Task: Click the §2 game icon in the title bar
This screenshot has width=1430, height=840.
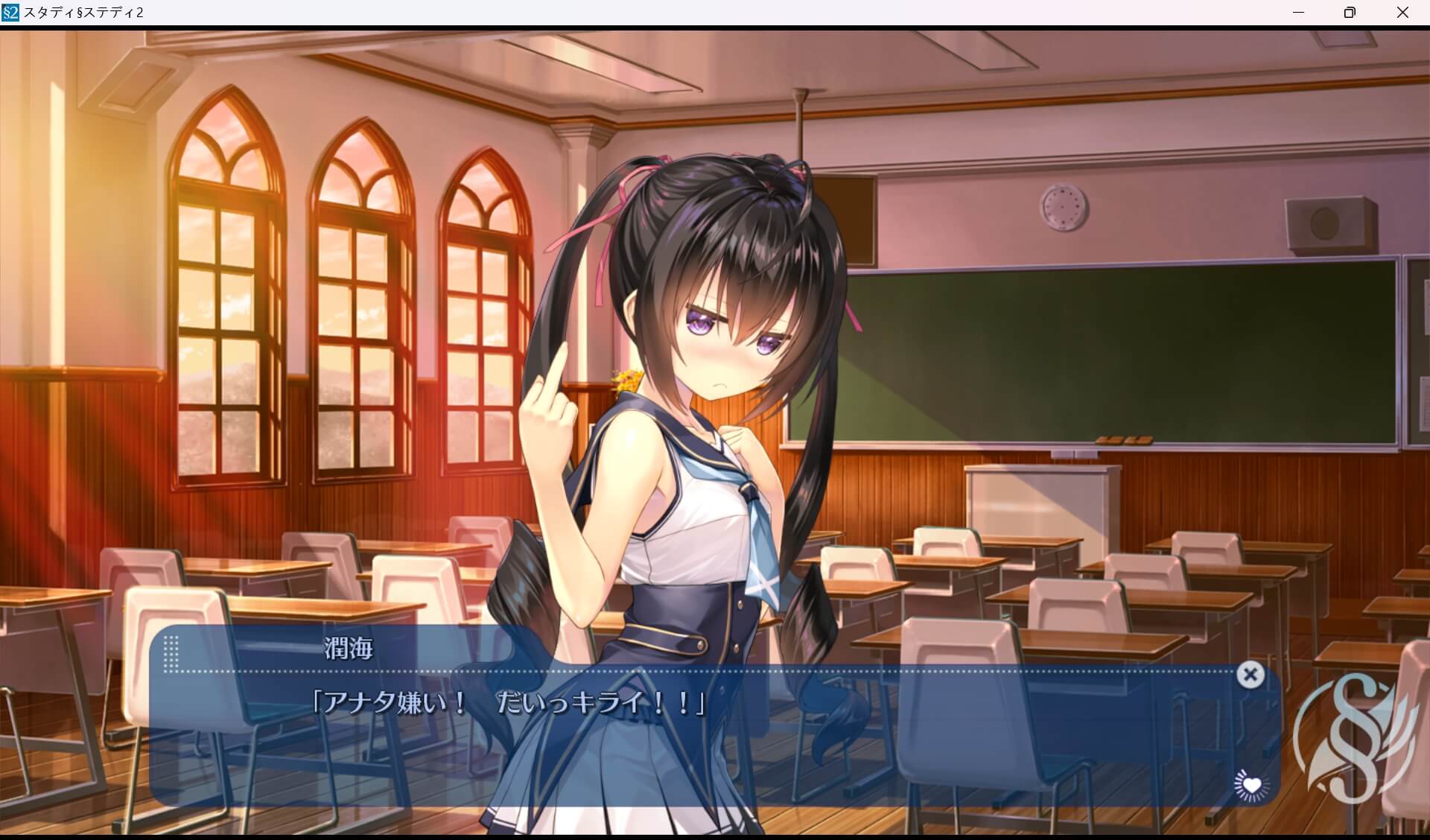Action: coord(10,12)
